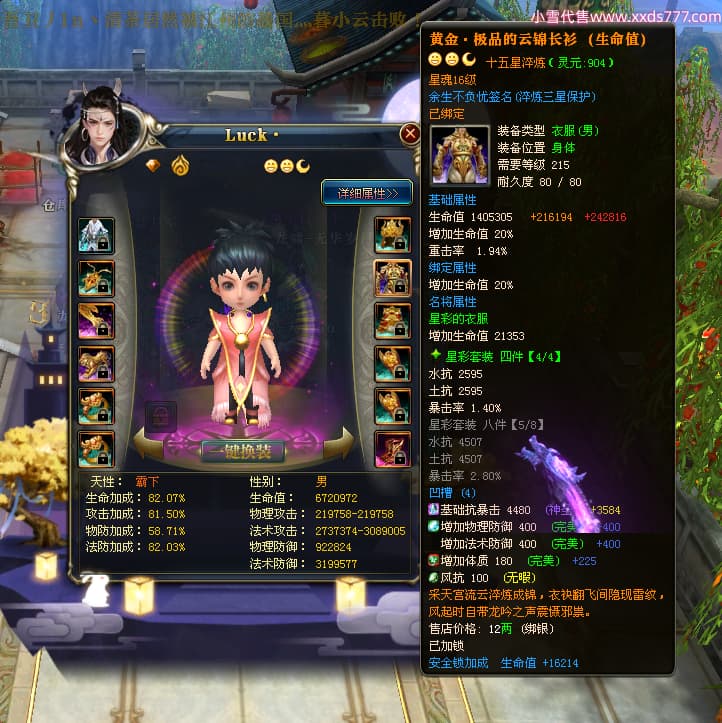This screenshot has width=722, height=723.
Task: Click the 一键换装 one-click outfit button
Action: pyautogui.click(x=241, y=451)
